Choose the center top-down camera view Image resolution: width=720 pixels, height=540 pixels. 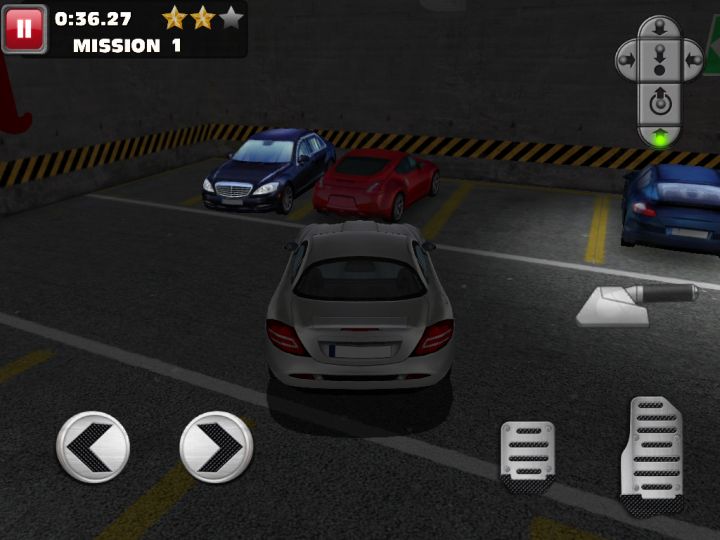[x=659, y=62]
